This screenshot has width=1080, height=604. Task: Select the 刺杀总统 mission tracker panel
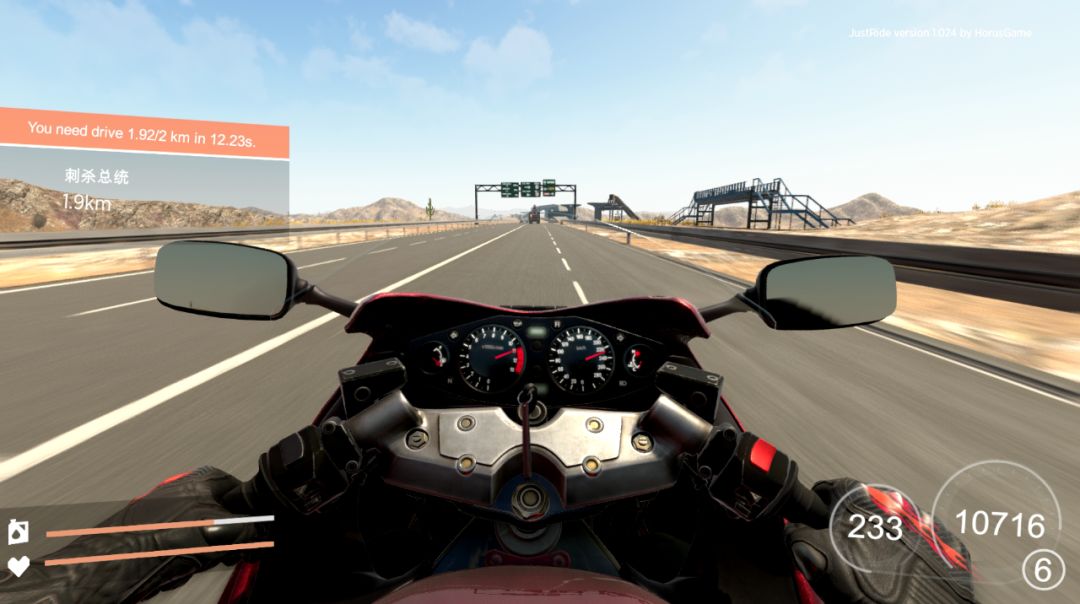(143, 190)
